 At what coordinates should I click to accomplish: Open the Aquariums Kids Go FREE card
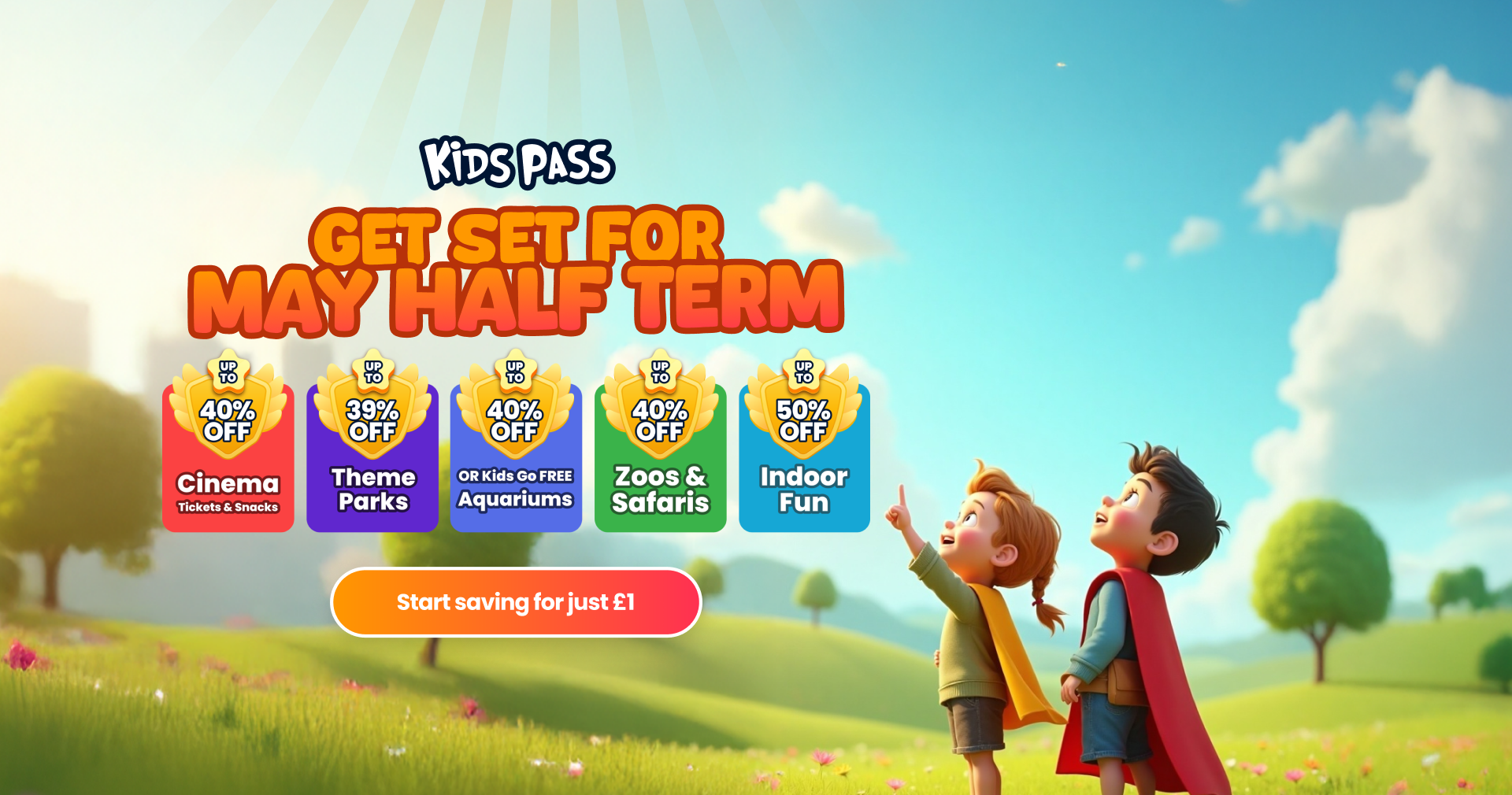[516, 457]
